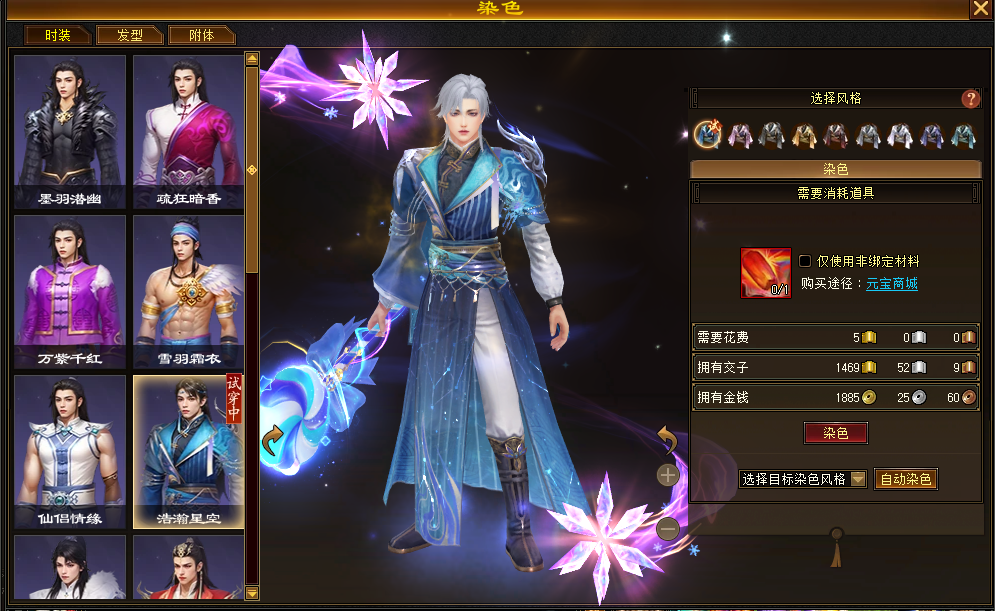This screenshot has width=995, height=611.
Task: Choose the golden yellow robe style
Action: click(x=804, y=135)
